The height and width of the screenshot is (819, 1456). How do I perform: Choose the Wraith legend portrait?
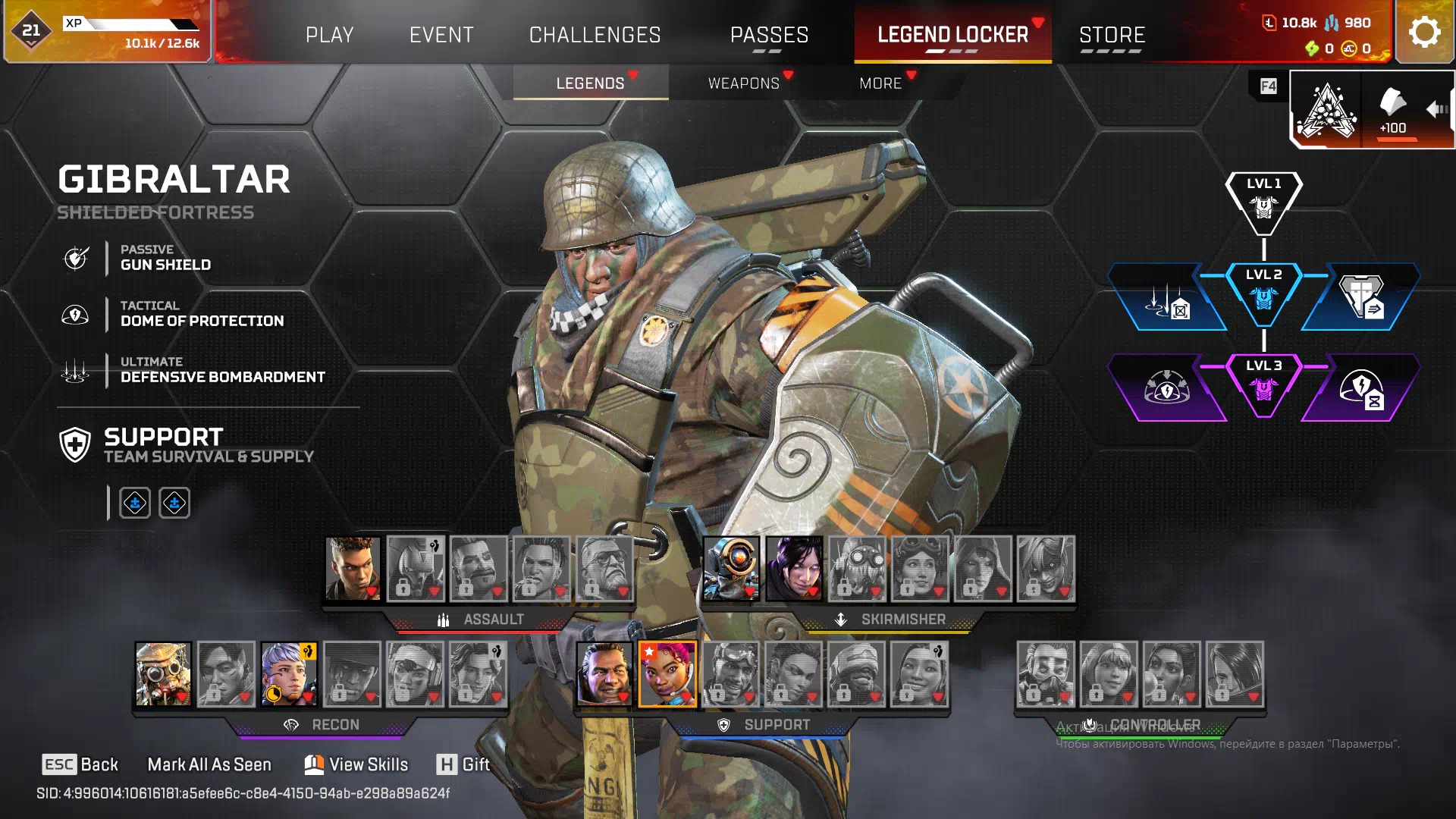794,569
